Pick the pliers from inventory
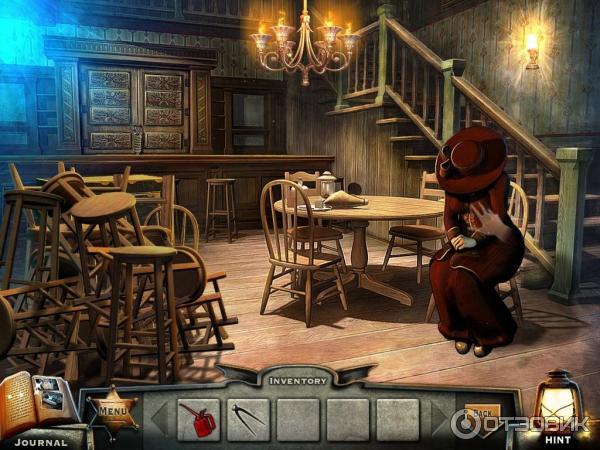600x450 pixels. 247,418
